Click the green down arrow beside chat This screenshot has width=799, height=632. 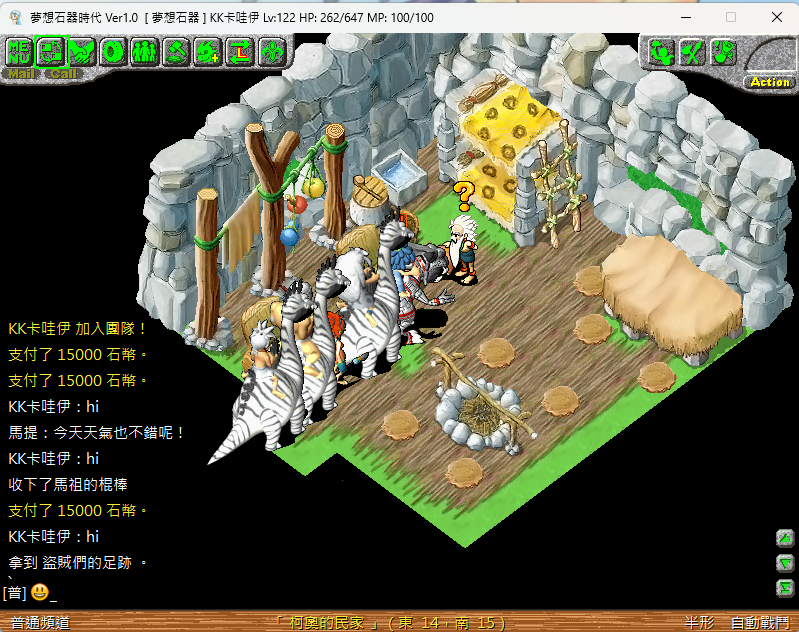(785, 563)
